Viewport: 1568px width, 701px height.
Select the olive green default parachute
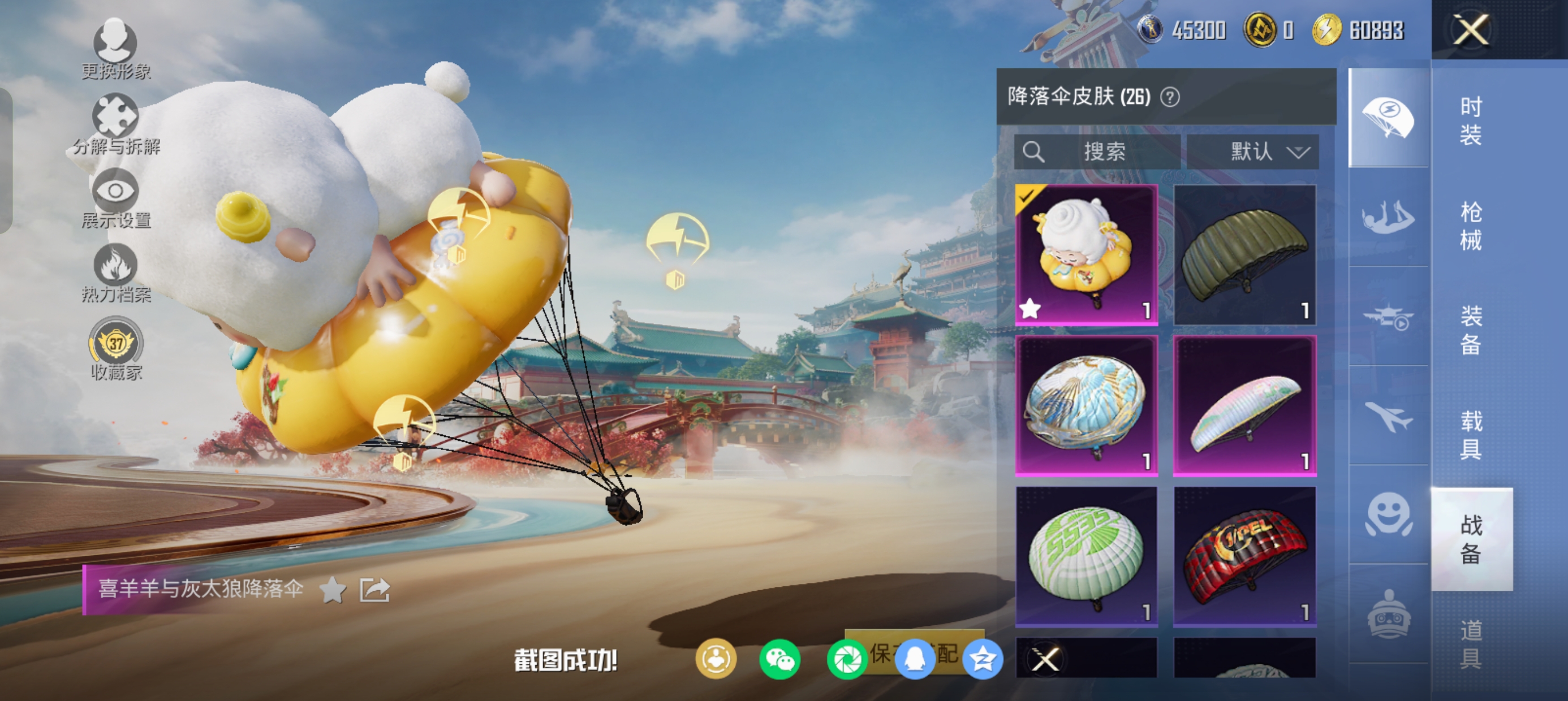tap(1245, 254)
